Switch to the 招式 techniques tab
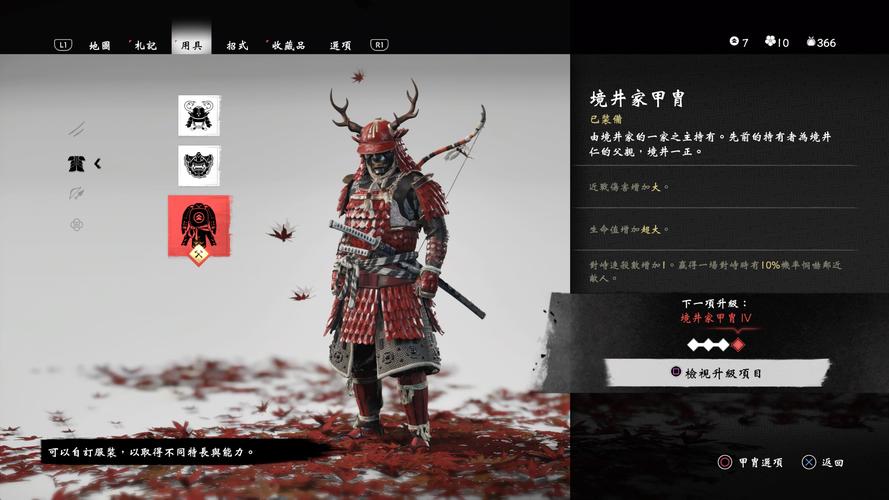The image size is (889, 500). click(x=237, y=45)
